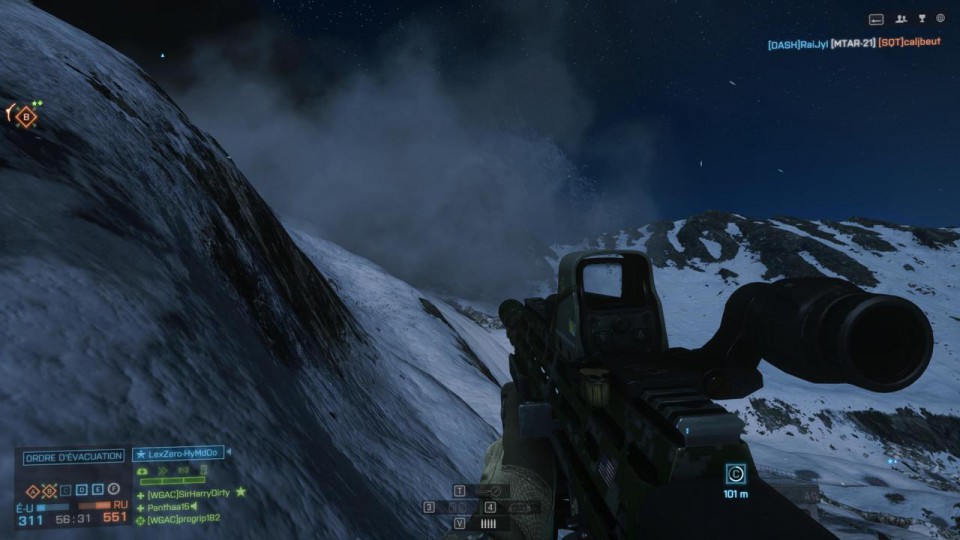Click the green medic bag squad perk icon

(x=143, y=470)
